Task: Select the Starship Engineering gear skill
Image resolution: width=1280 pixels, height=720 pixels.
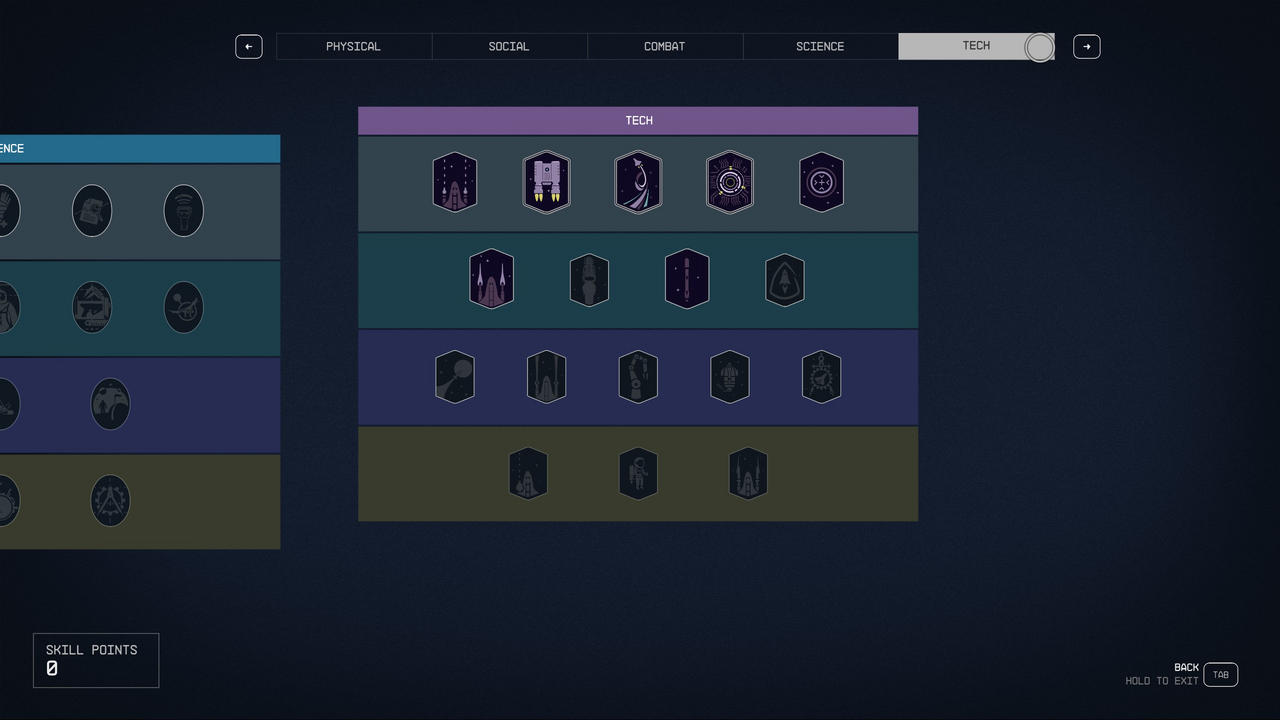Action: click(x=821, y=377)
